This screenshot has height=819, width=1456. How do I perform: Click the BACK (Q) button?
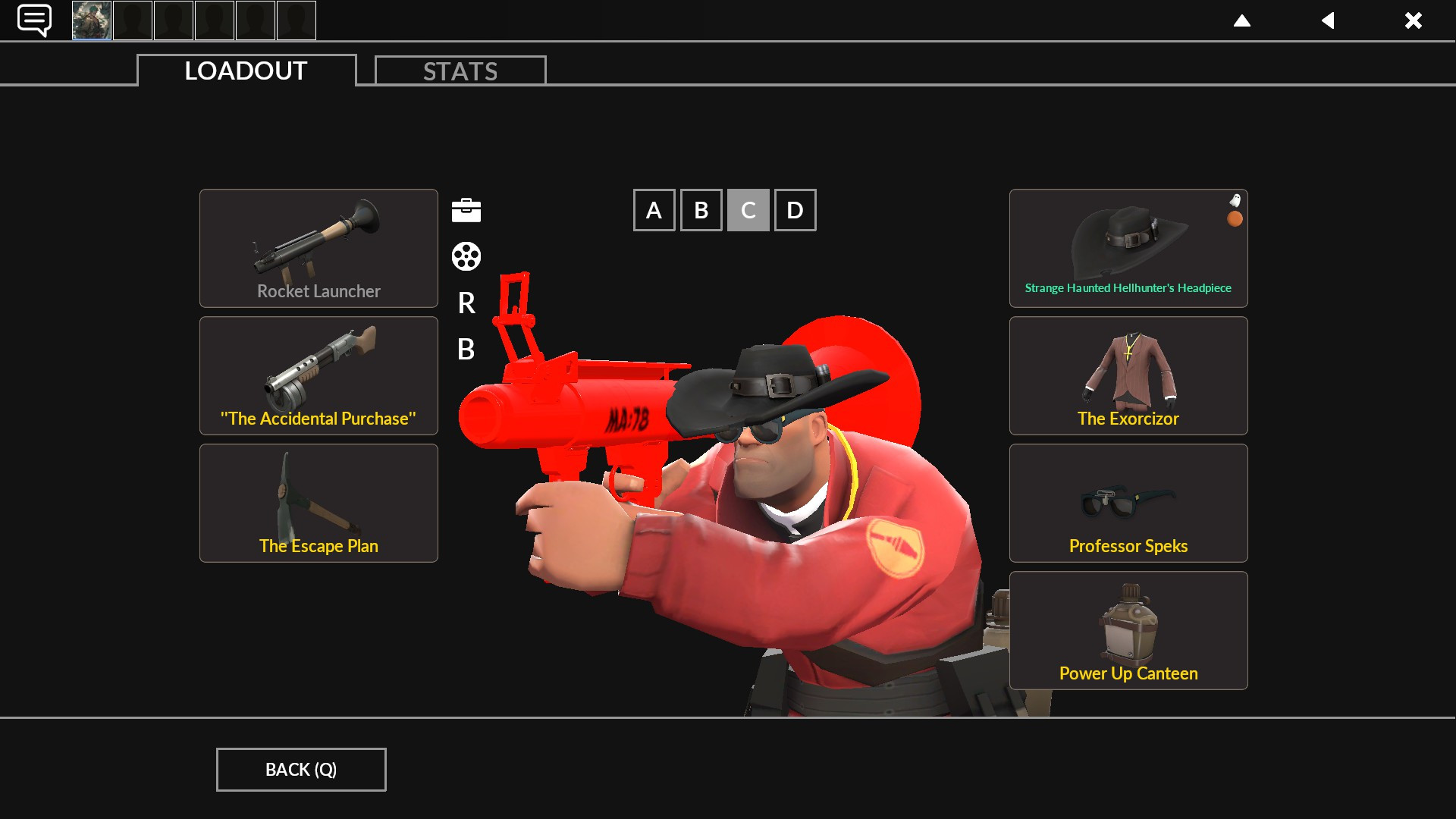click(300, 769)
